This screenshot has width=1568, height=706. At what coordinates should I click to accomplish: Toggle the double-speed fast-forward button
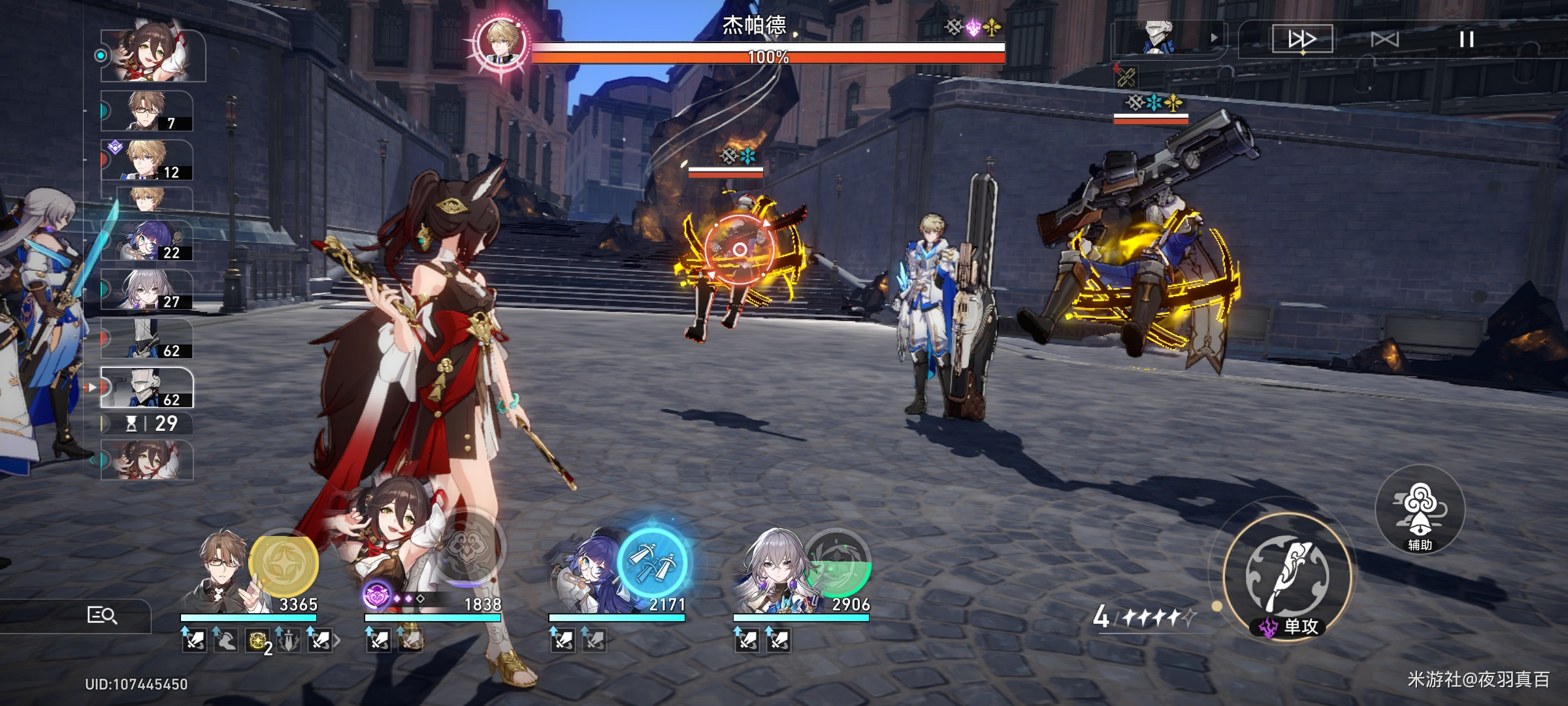pyautogui.click(x=1301, y=39)
